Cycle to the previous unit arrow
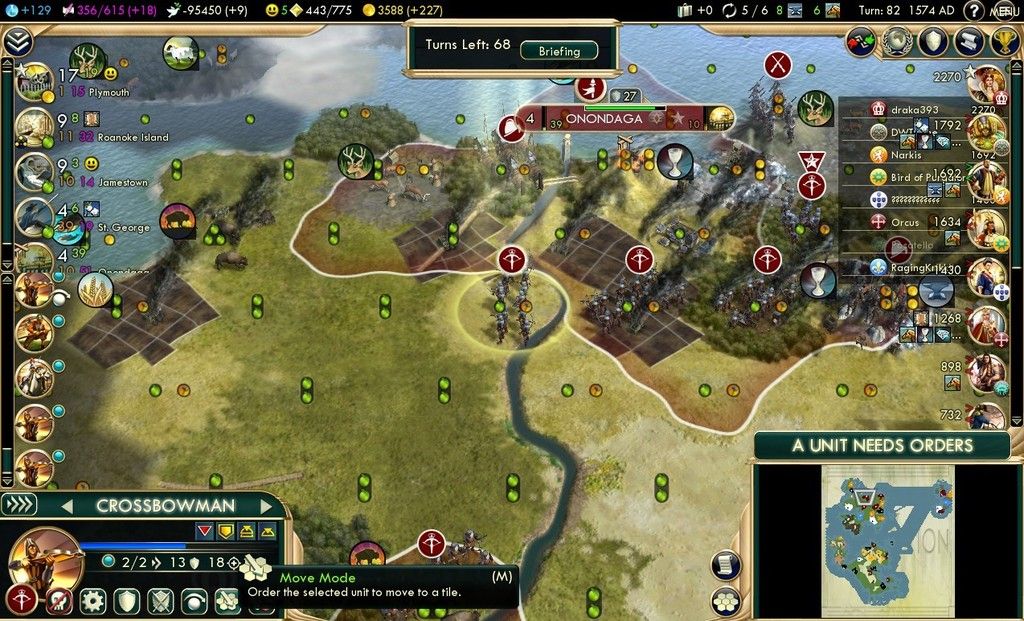This screenshot has width=1024, height=621. 69,506
